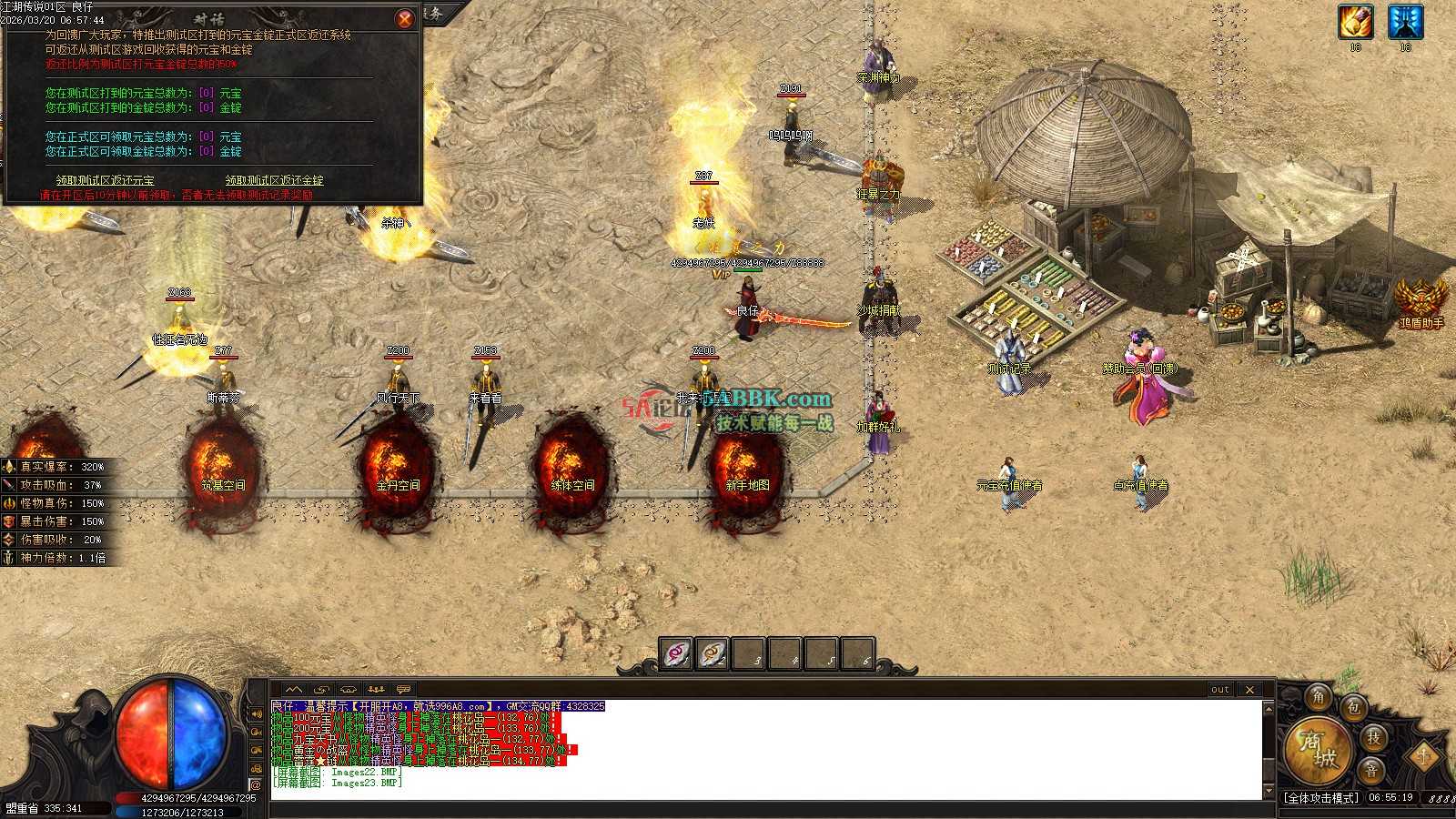
Task: Click the @ chat side button
Action: [x=256, y=785]
